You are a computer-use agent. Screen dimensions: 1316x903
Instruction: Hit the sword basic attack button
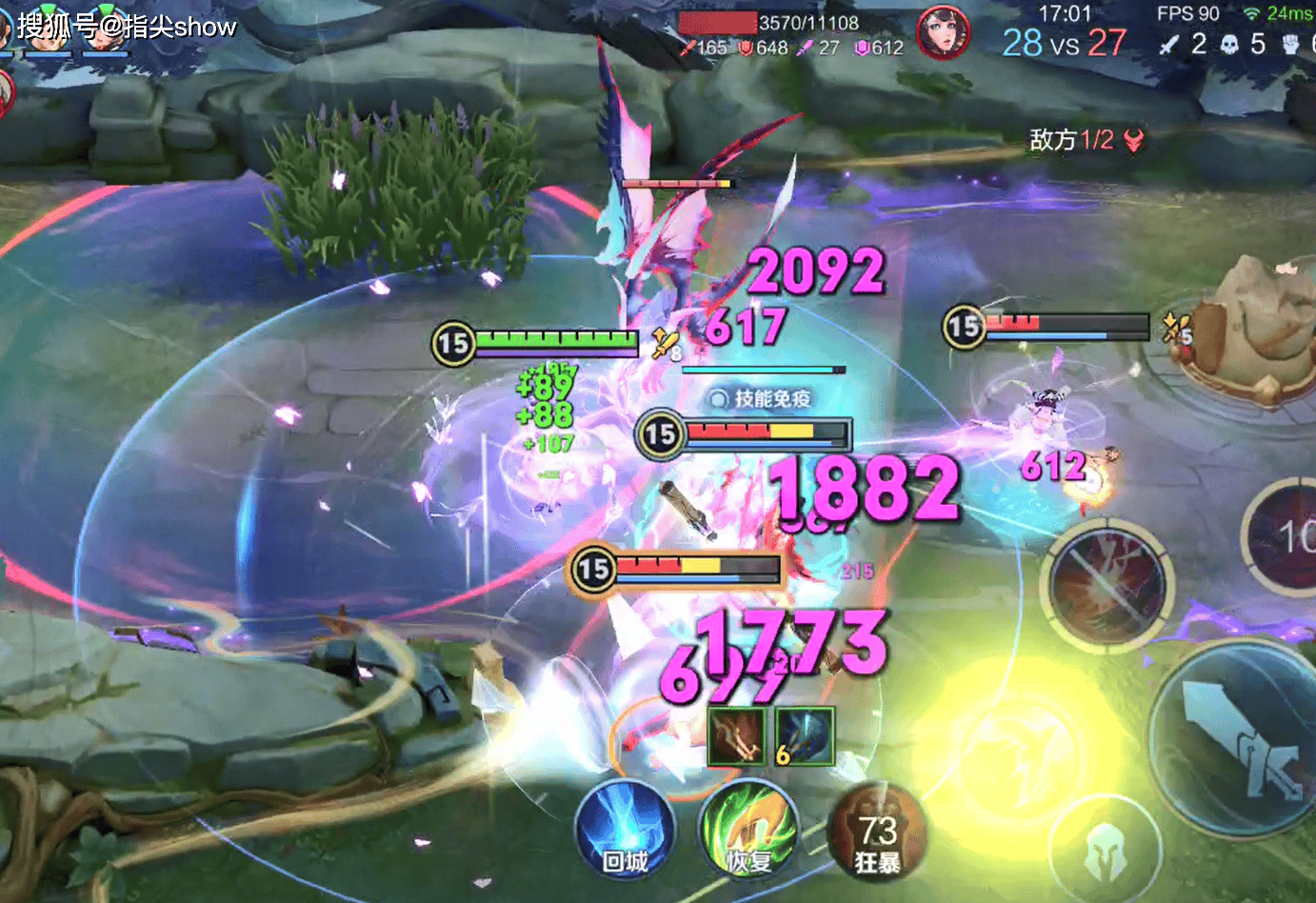1238,740
